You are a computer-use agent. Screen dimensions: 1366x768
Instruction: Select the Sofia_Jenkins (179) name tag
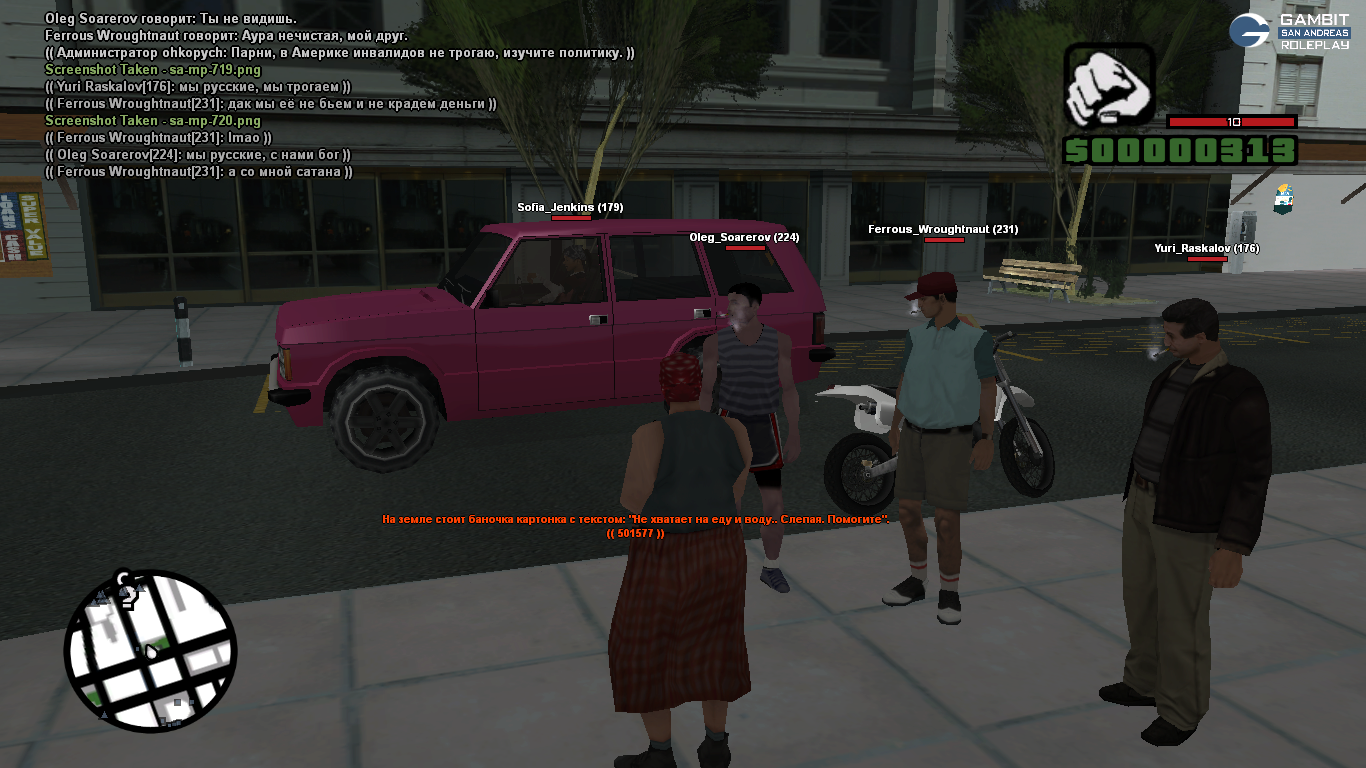570,207
